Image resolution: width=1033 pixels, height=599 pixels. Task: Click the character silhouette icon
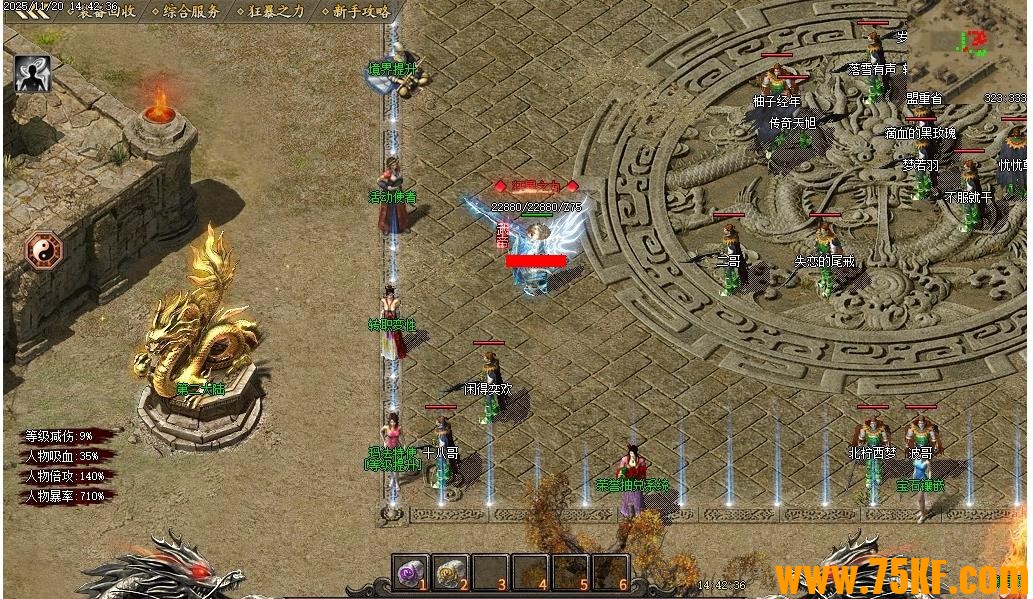(x=32, y=74)
